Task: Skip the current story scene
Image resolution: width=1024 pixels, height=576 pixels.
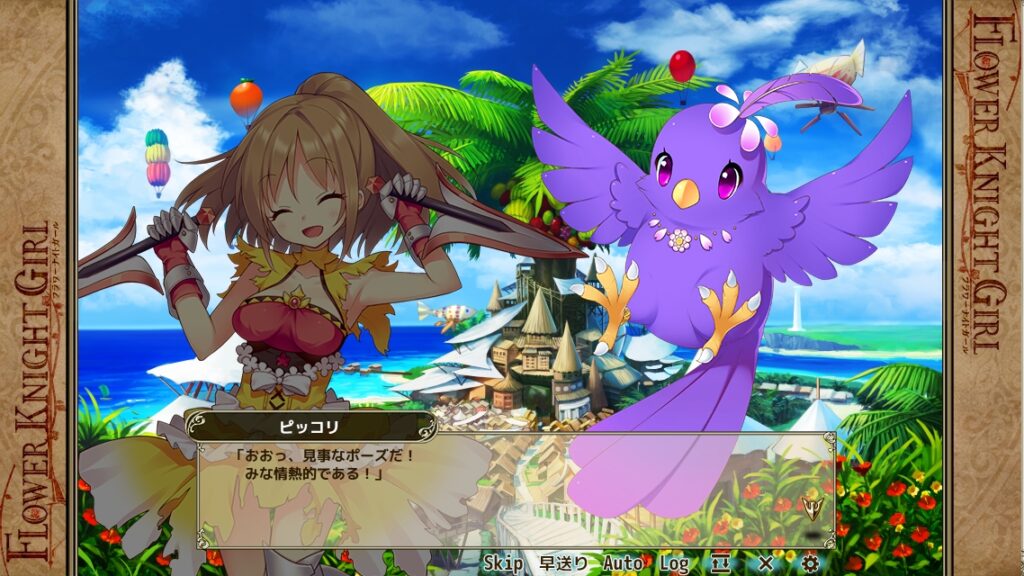Action: 504,564
